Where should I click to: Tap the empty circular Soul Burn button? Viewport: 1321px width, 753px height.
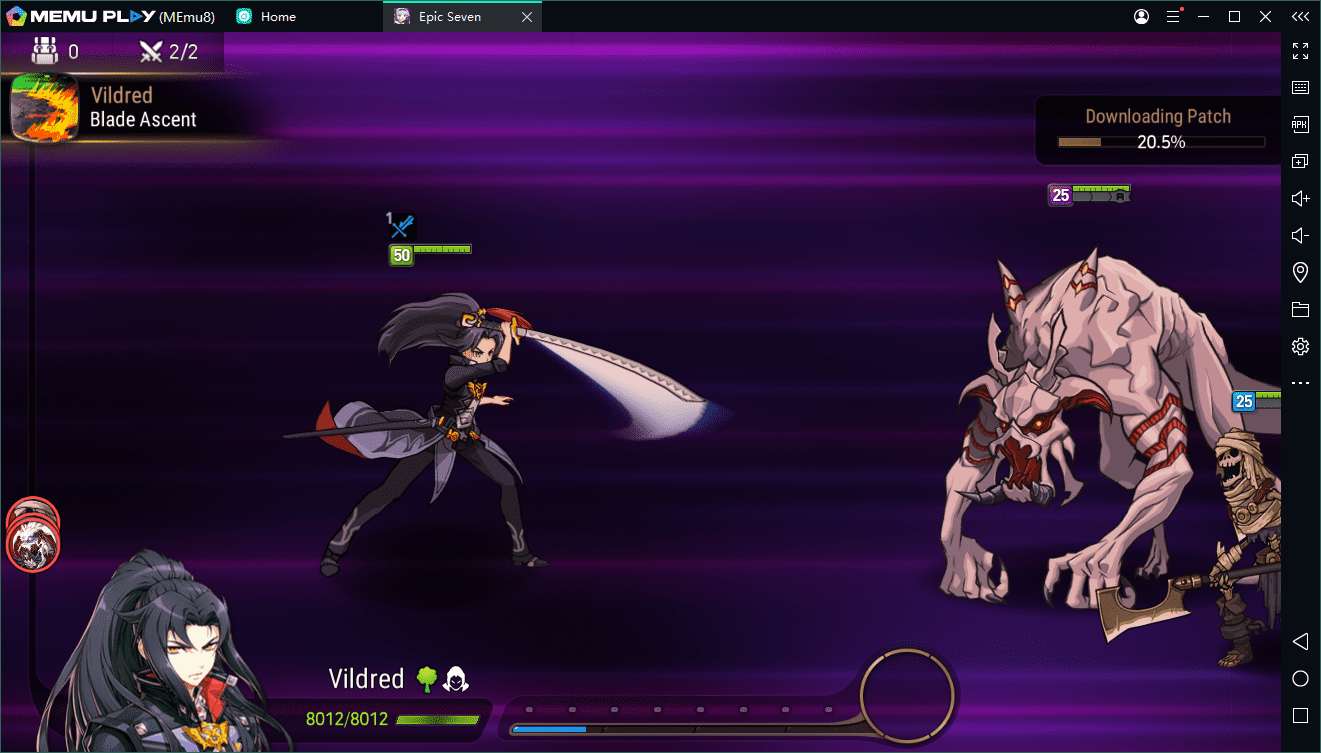pyautogui.click(x=906, y=693)
